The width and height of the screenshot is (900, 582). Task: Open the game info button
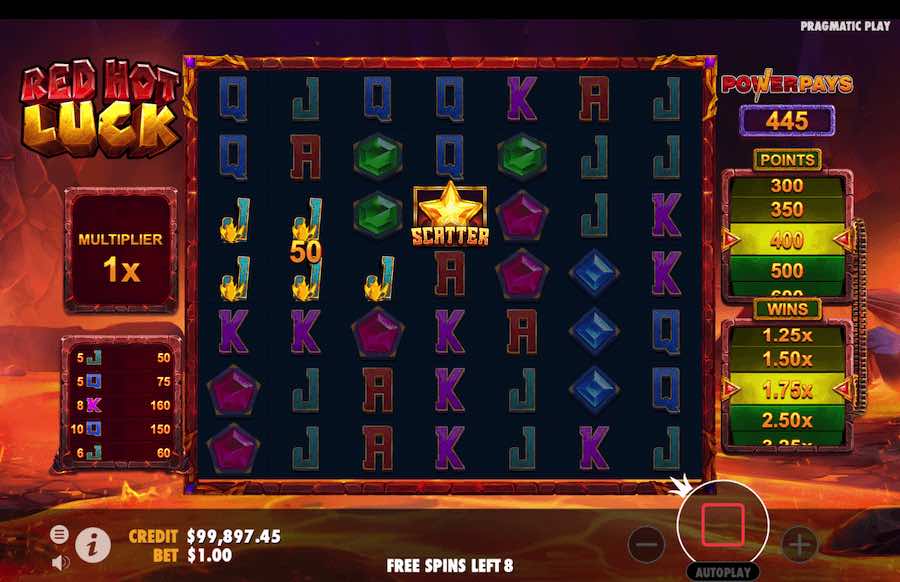click(92, 544)
